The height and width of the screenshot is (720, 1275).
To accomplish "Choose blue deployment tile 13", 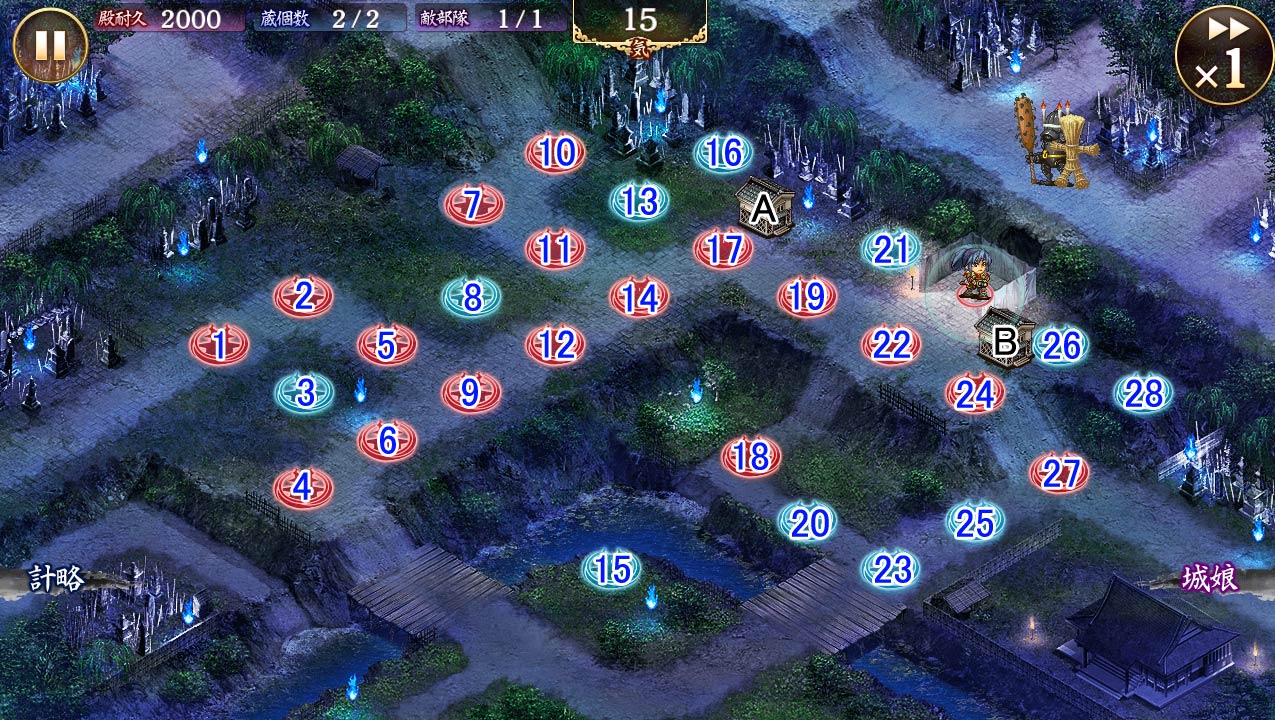I will click(639, 202).
